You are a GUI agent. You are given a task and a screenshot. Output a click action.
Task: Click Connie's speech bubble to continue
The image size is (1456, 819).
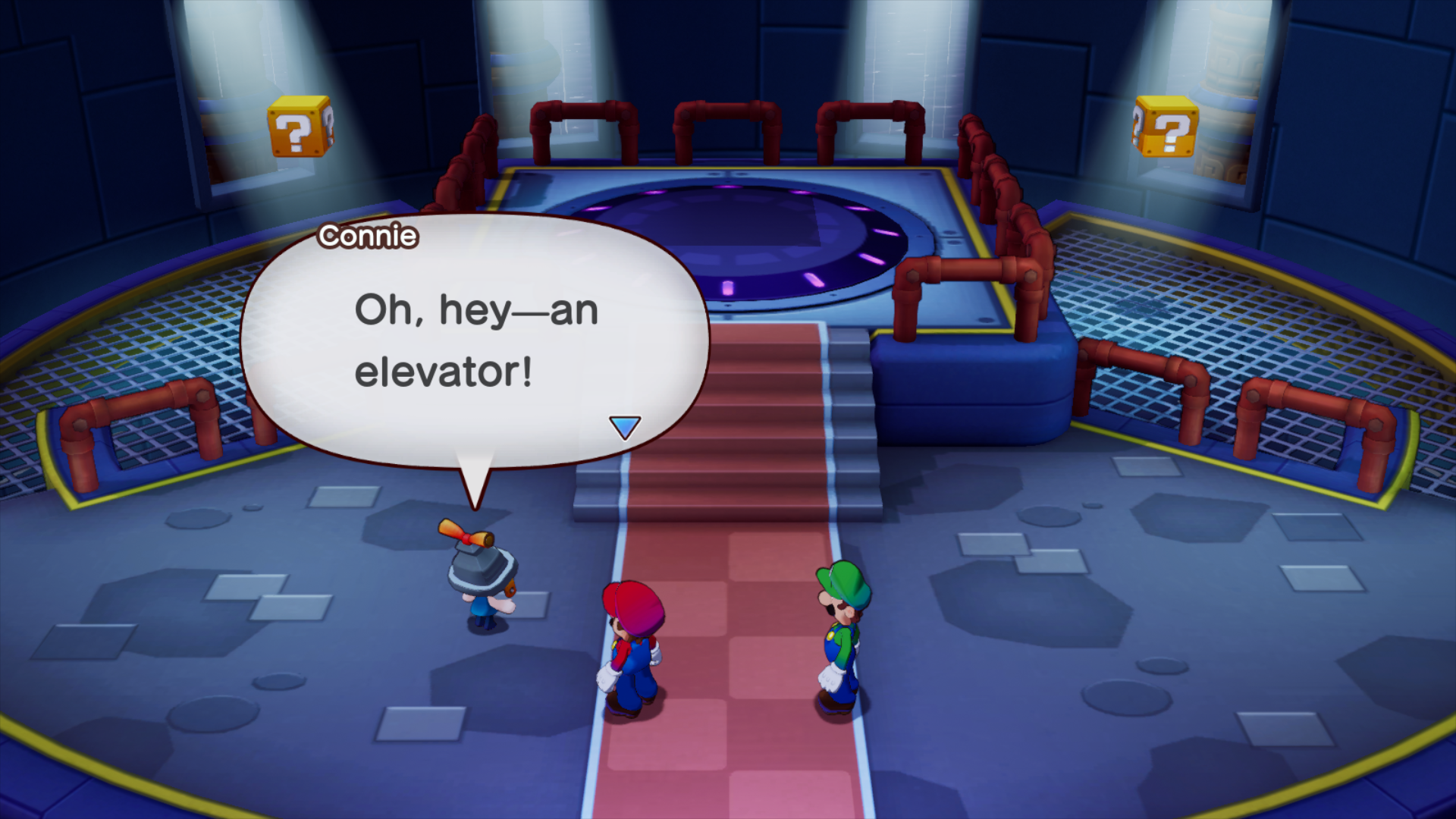(475, 341)
